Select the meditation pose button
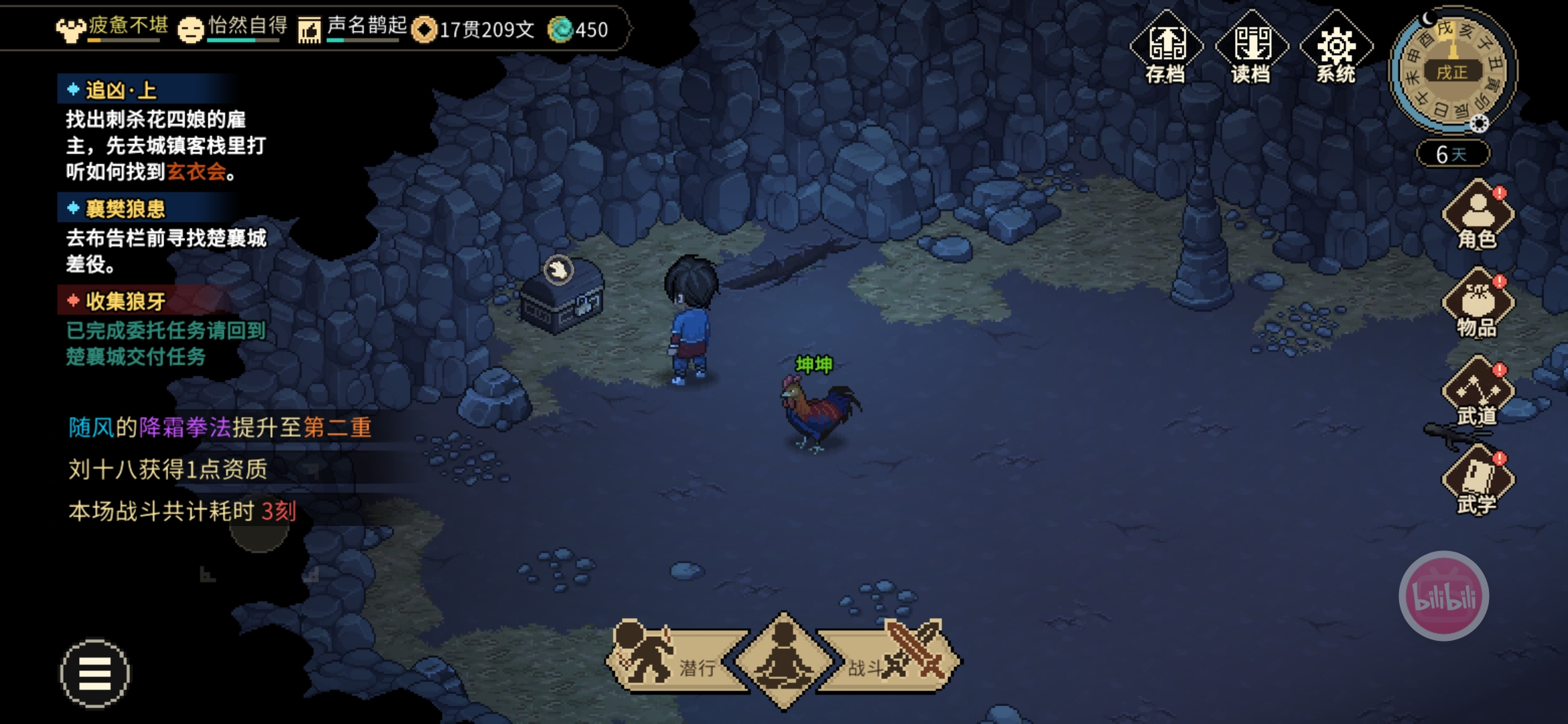Image resolution: width=1568 pixels, height=724 pixels. [x=783, y=660]
